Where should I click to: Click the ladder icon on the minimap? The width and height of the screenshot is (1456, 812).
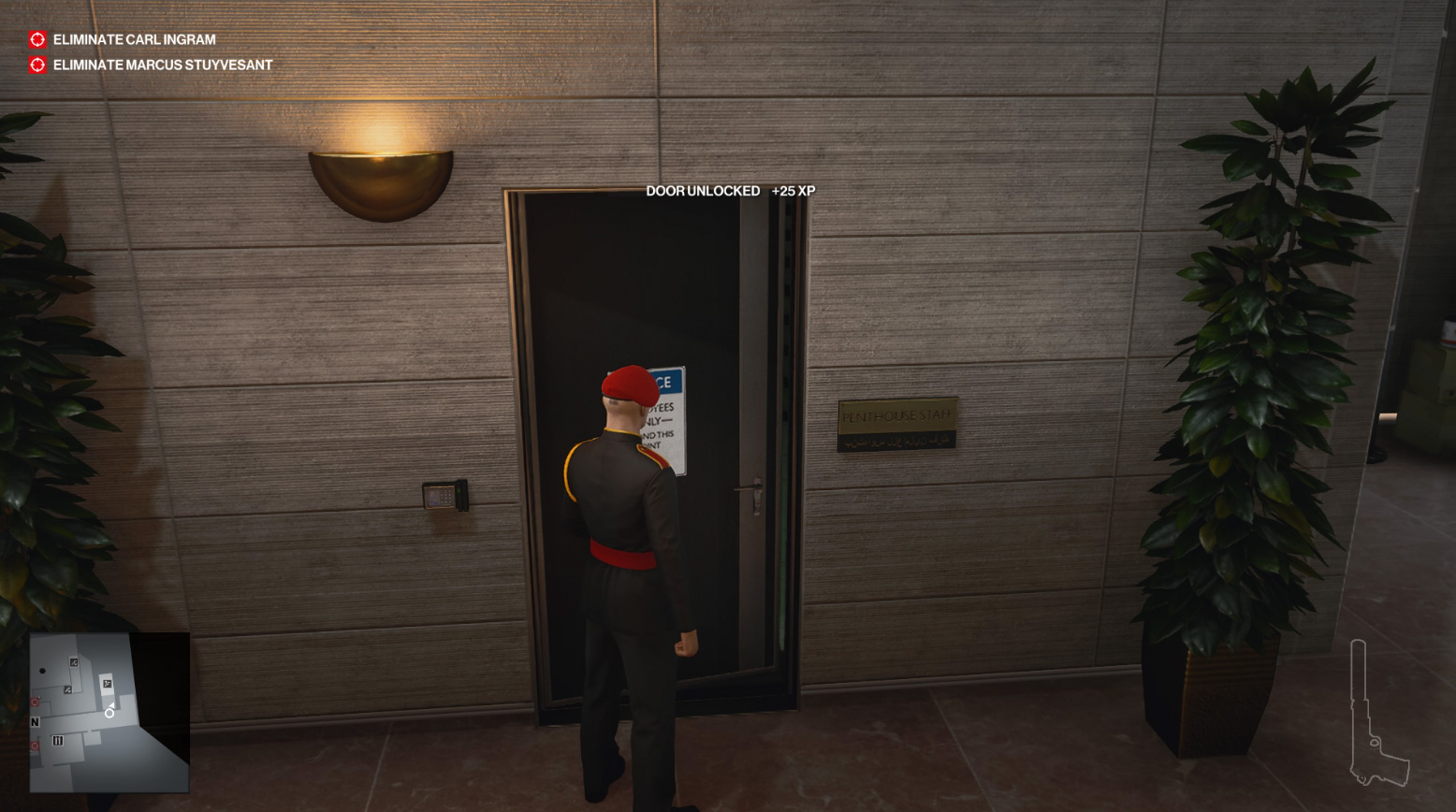(x=57, y=740)
